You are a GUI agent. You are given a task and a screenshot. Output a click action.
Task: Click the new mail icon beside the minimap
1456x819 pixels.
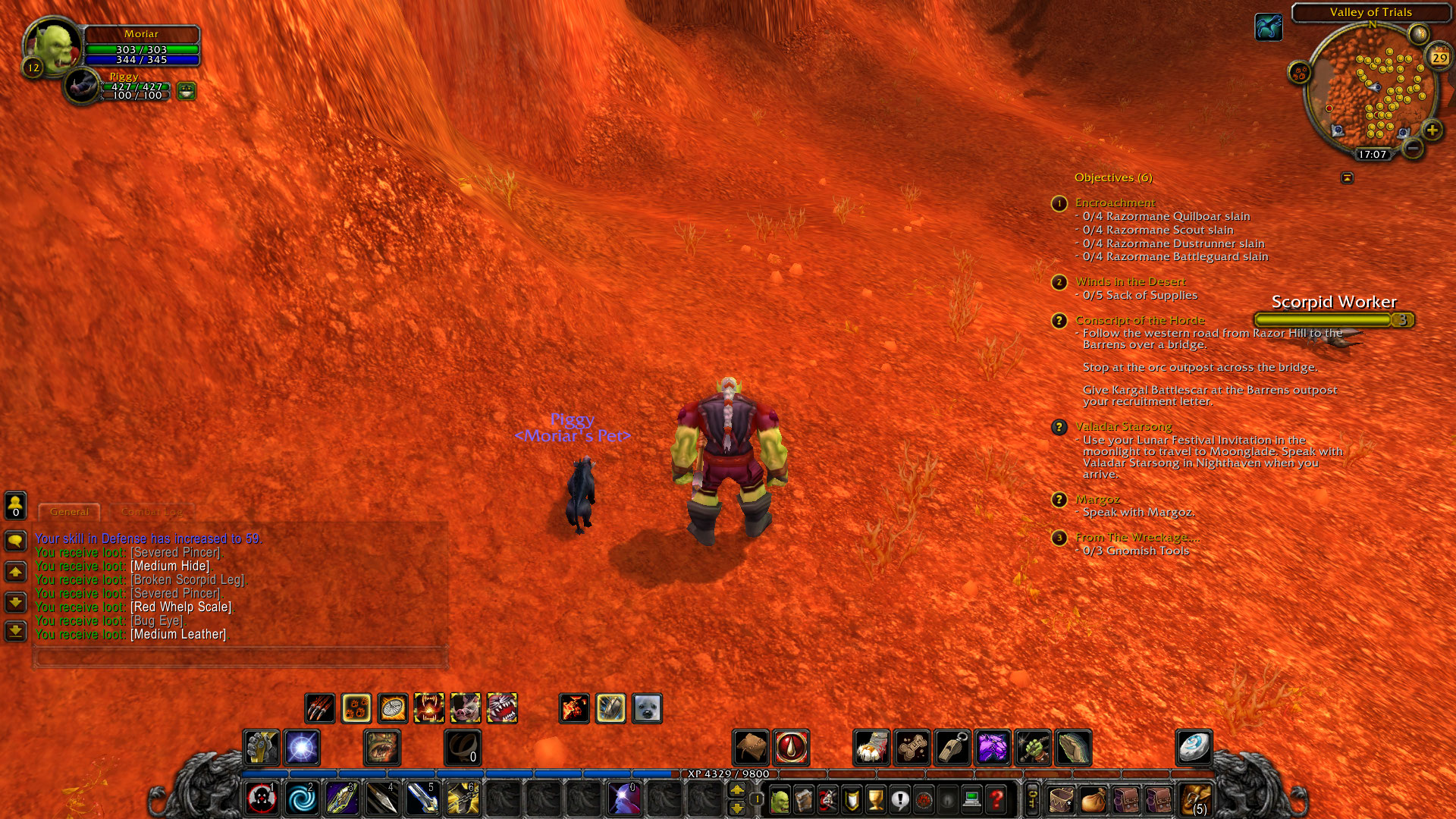(x=1419, y=33)
